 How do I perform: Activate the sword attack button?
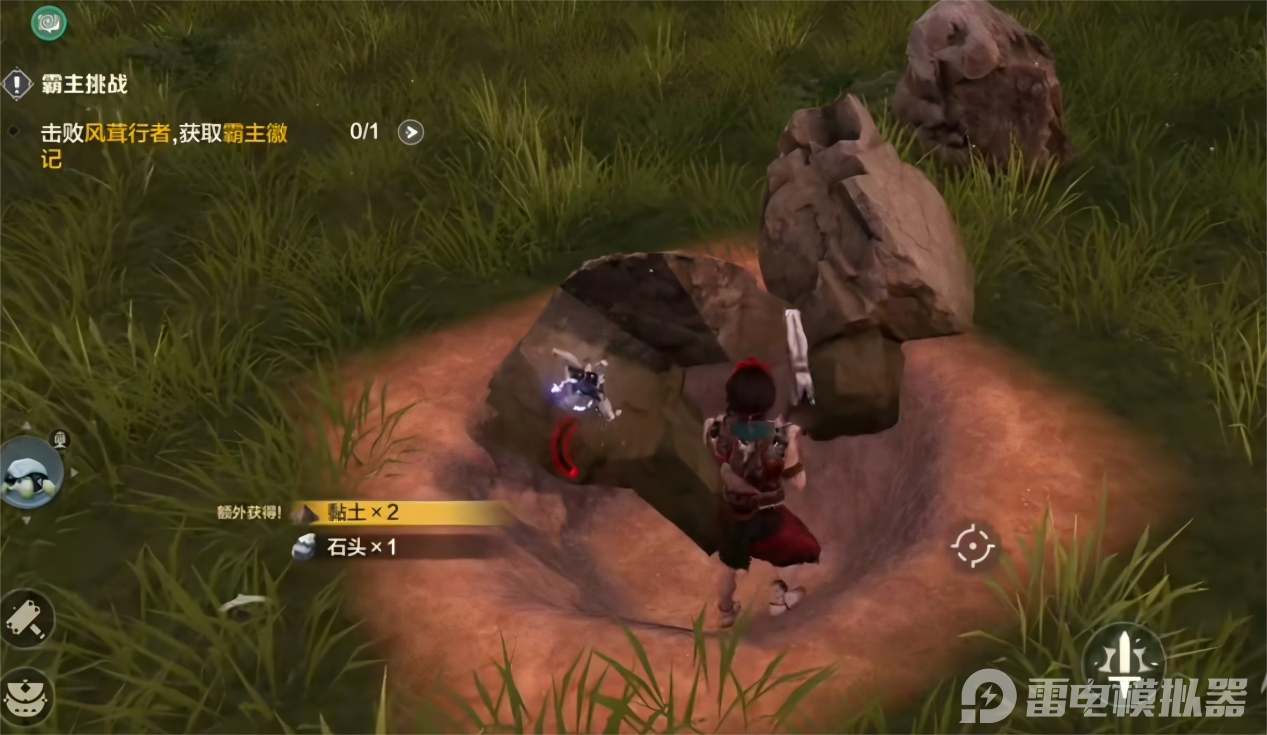point(1122,660)
